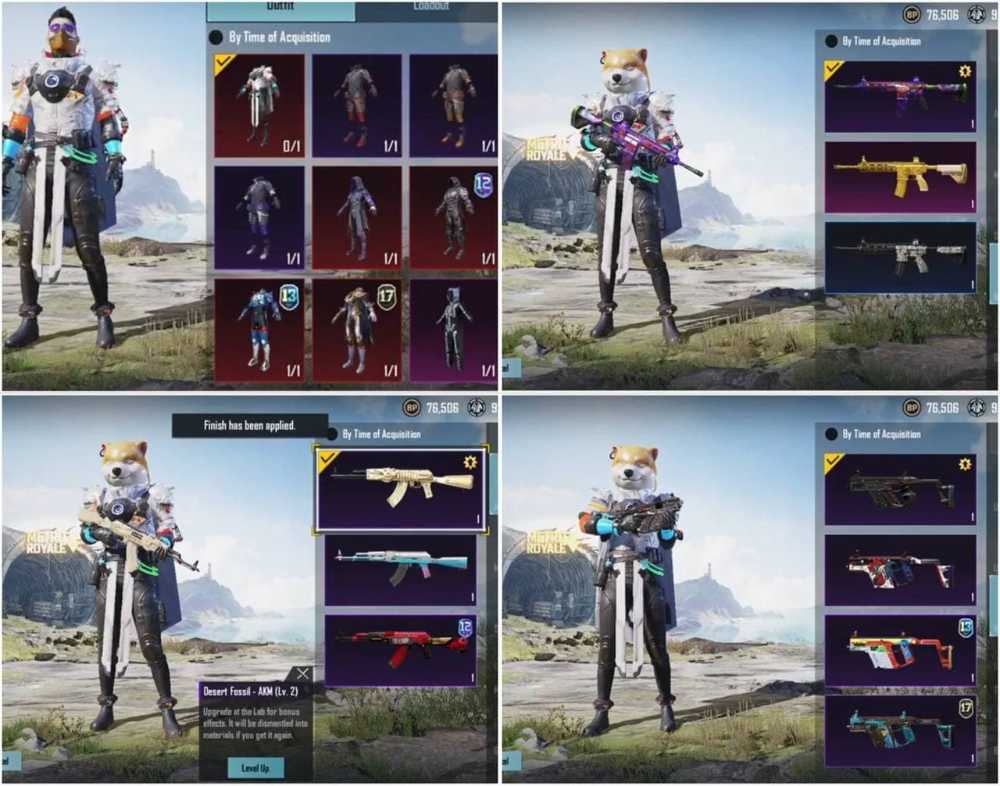This screenshot has height=786, width=1000.
Task: Close the Desert Fossil AKM info popup
Action: coord(302,674)
